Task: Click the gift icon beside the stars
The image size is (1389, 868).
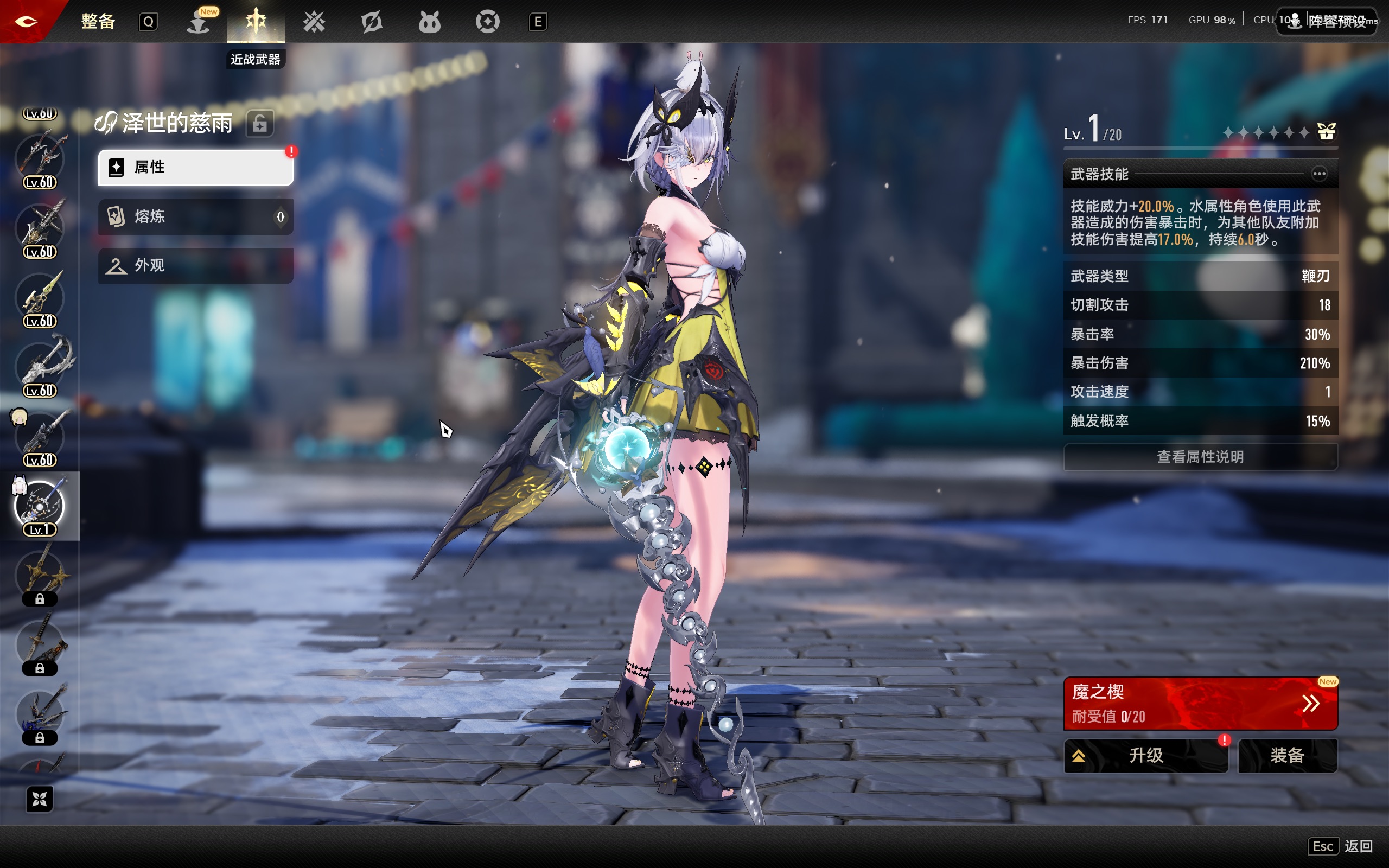Action: pos(1326,132)
